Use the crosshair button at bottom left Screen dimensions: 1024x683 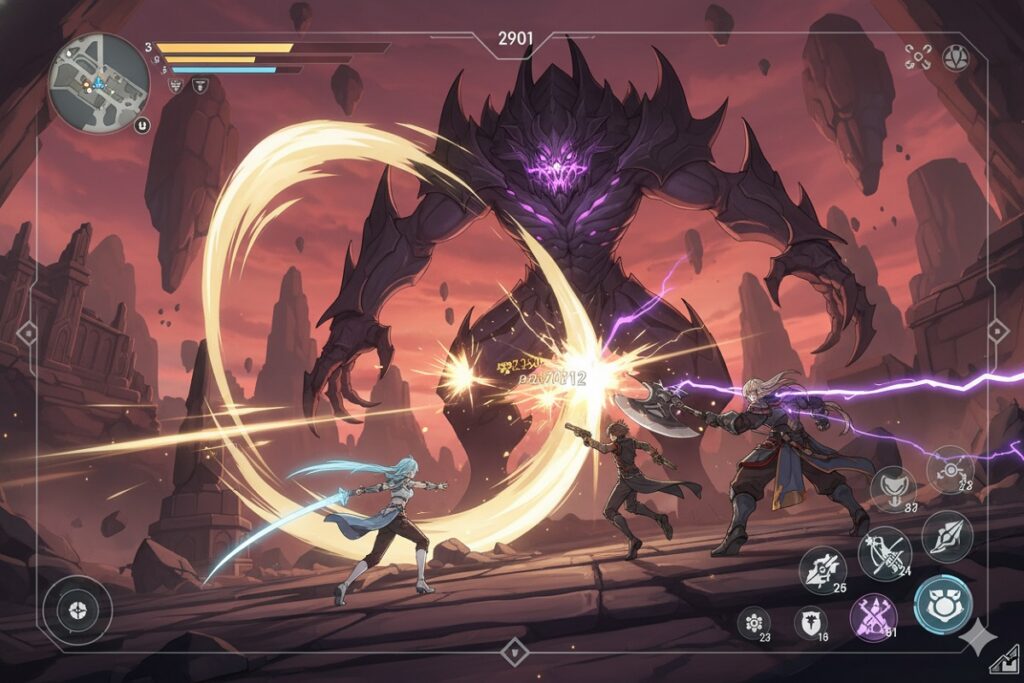[x=77, y=610]
